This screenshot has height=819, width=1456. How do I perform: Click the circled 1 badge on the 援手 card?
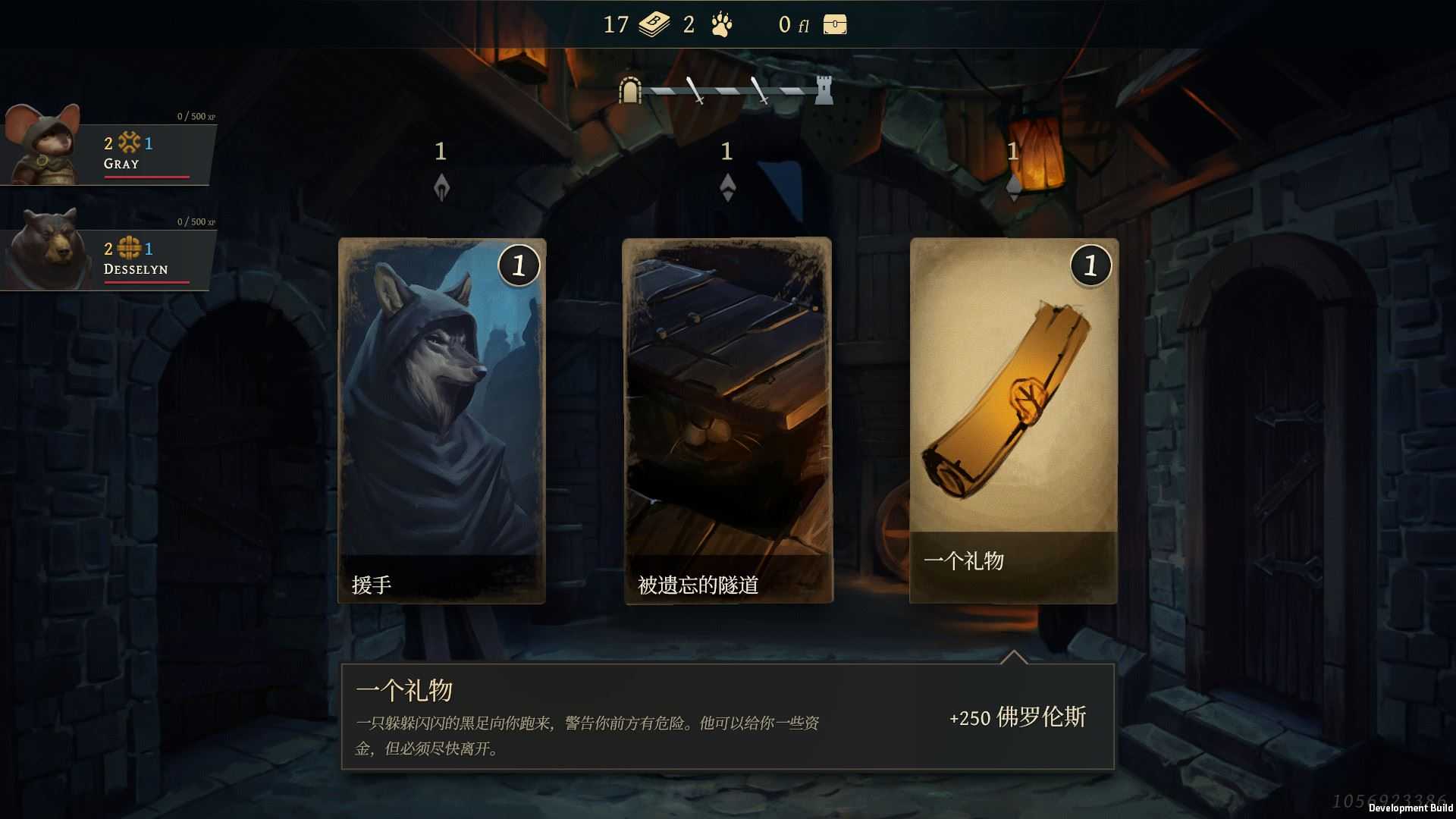point(519,265)
